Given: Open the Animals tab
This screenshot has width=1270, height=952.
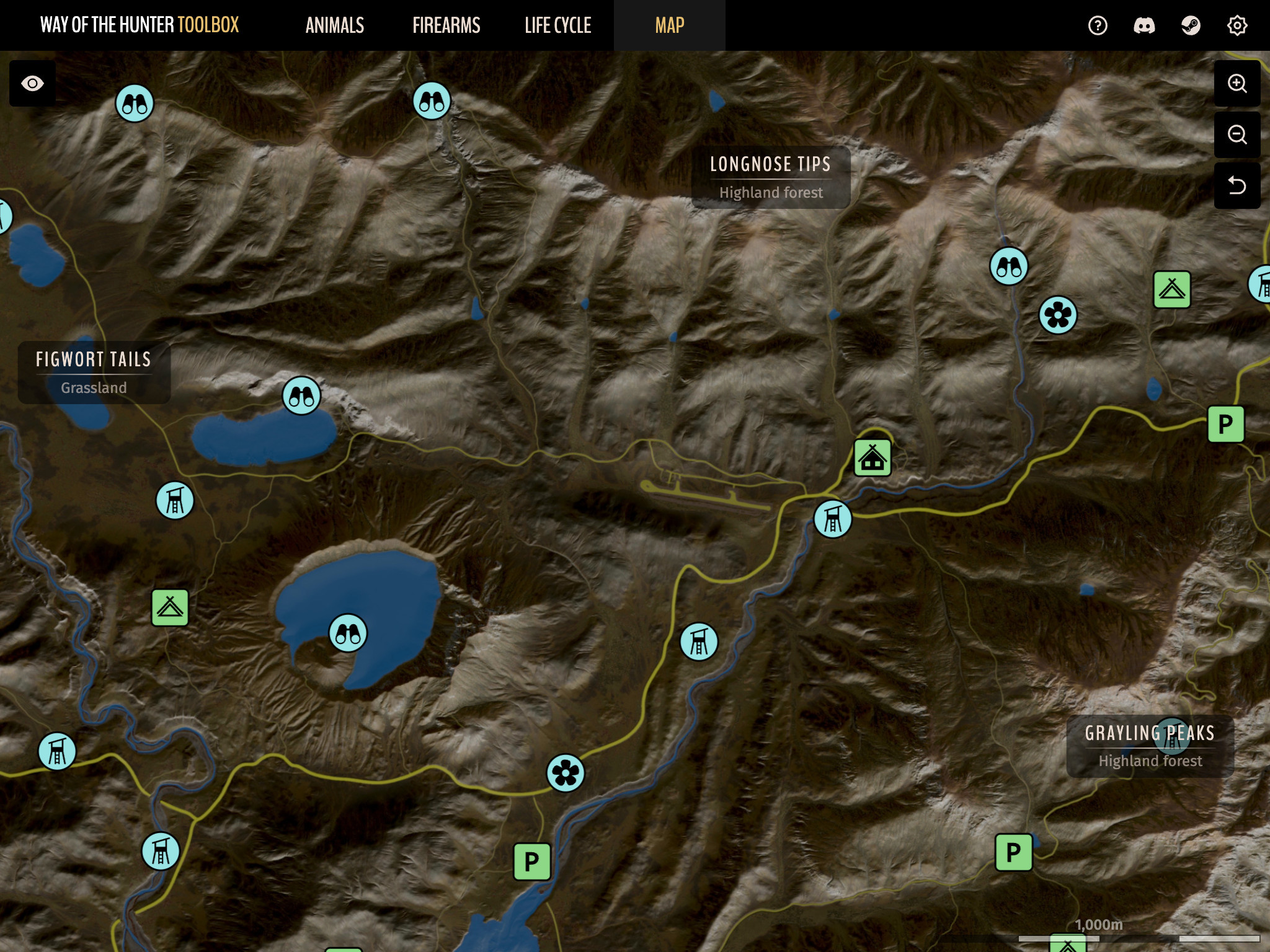Looking at the screenshot, I should point(335,25).
